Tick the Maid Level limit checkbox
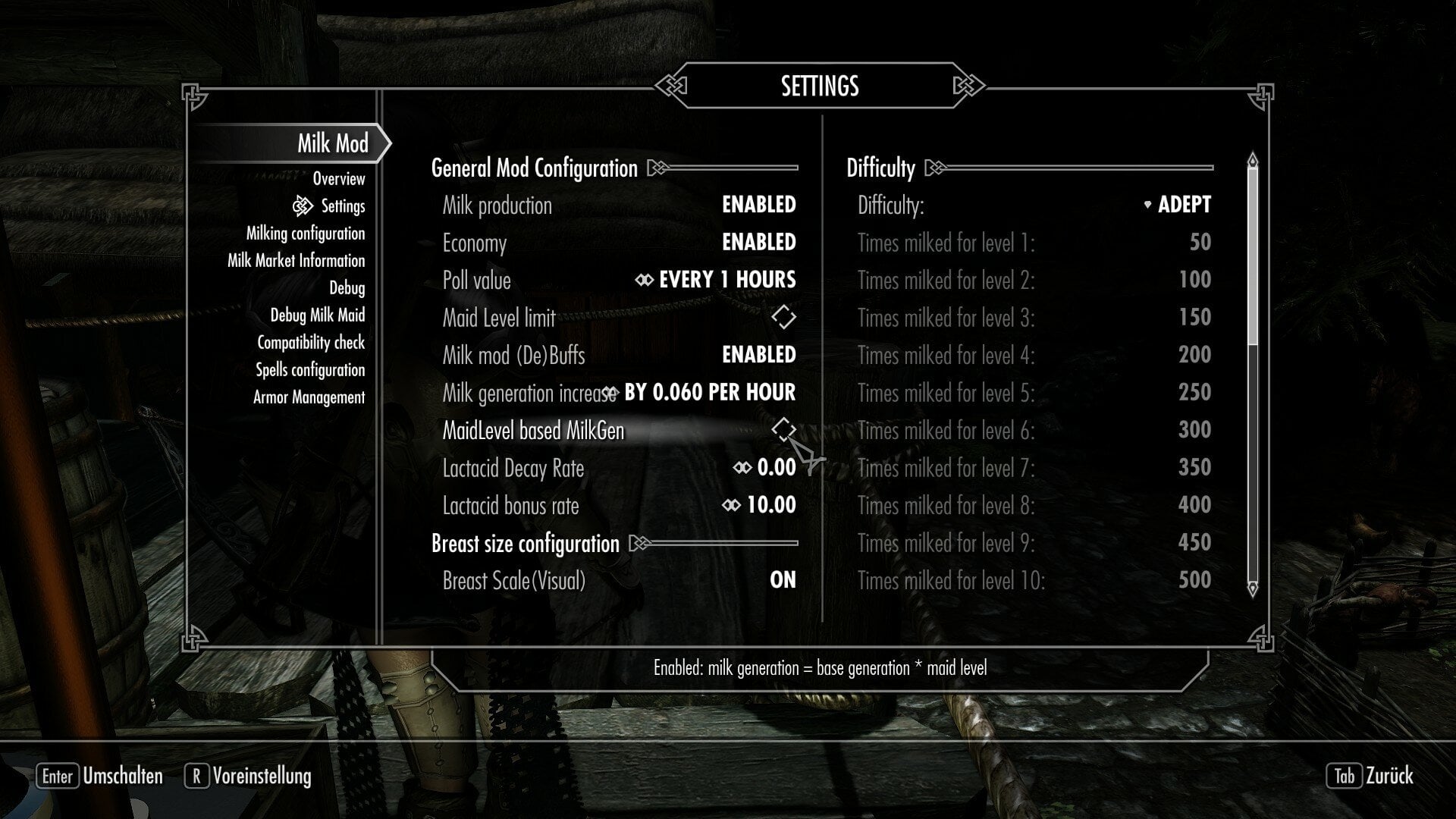Viewport: 1456px width, 819px height. coord(783,318)
